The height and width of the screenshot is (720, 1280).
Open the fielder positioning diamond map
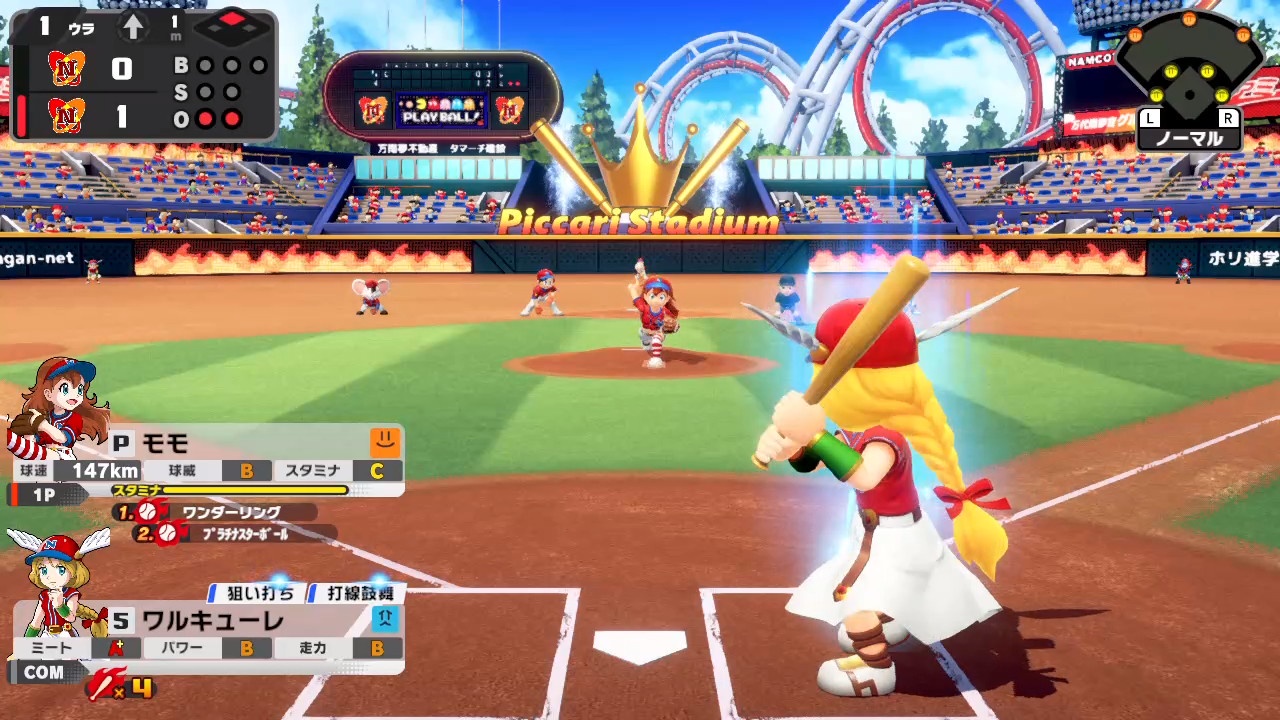pyautogui.click(x=1188, y=75)
